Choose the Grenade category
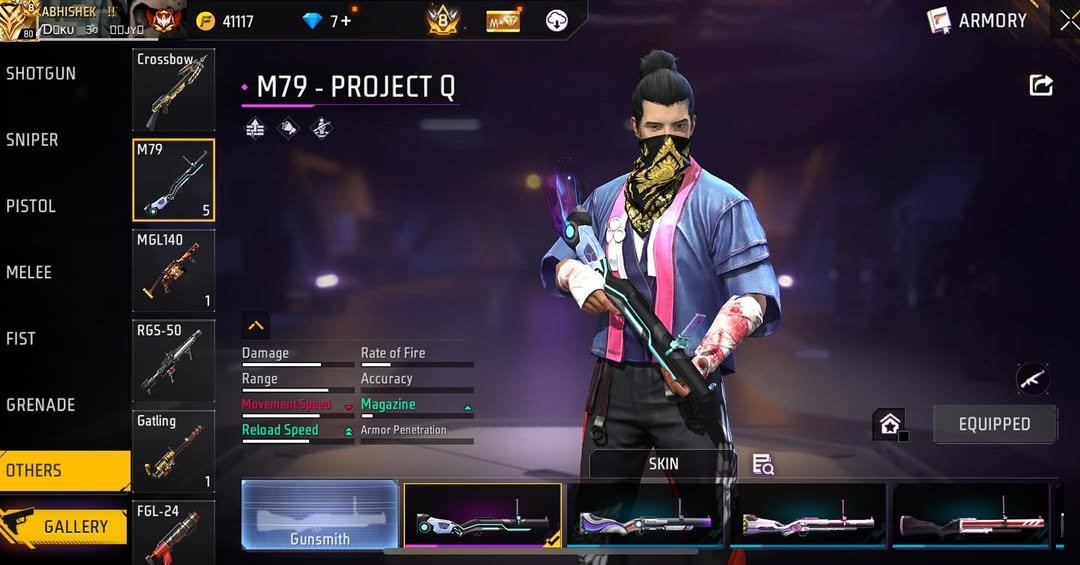This screenshot has width=1080, height=565. [41, 405]
